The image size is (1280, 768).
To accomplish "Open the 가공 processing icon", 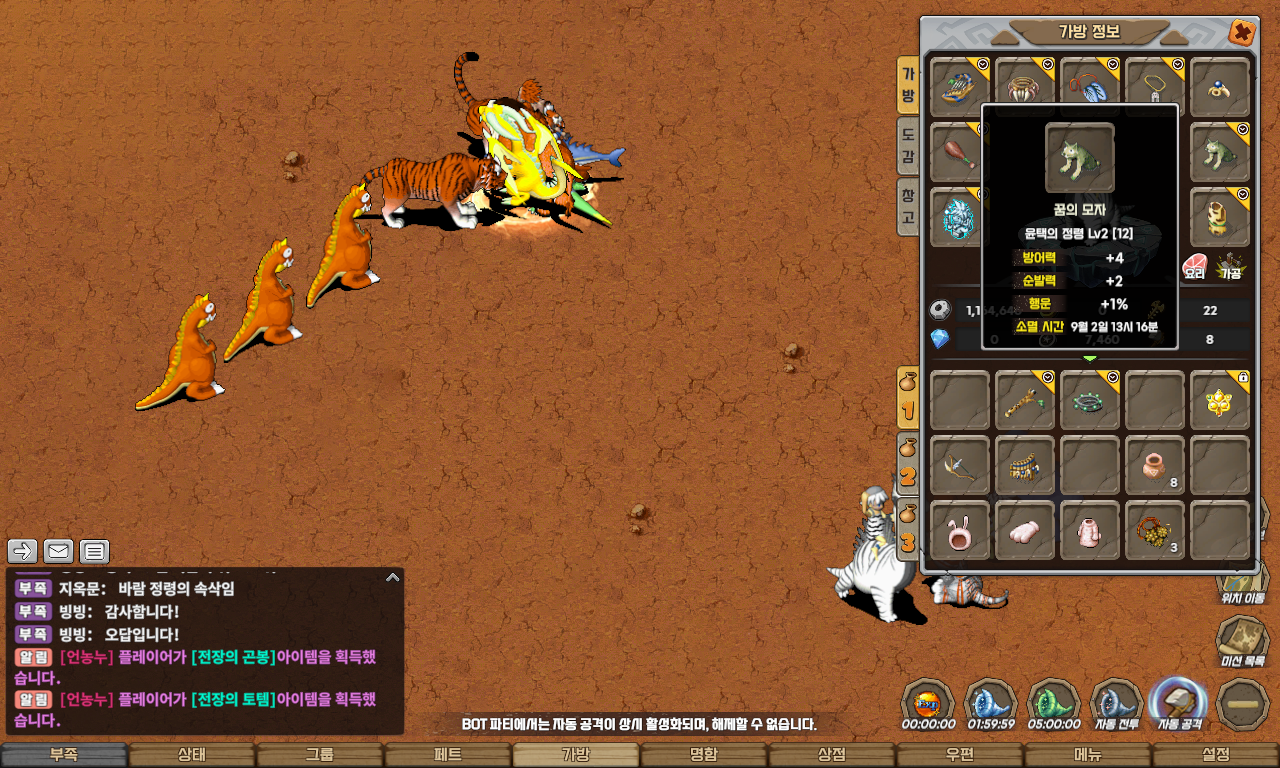I will (1229, 265).
